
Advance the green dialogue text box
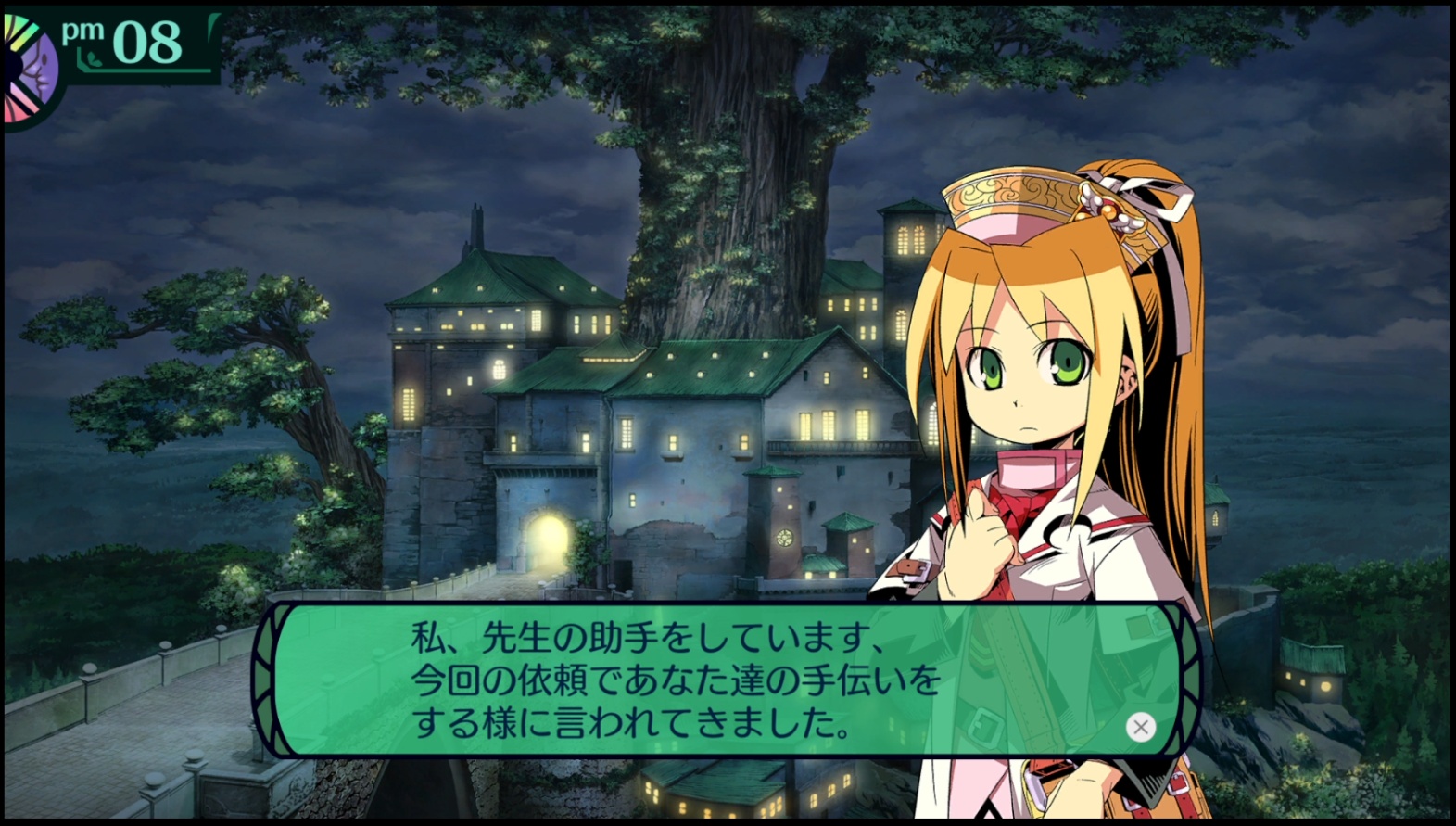point(1141,727)
